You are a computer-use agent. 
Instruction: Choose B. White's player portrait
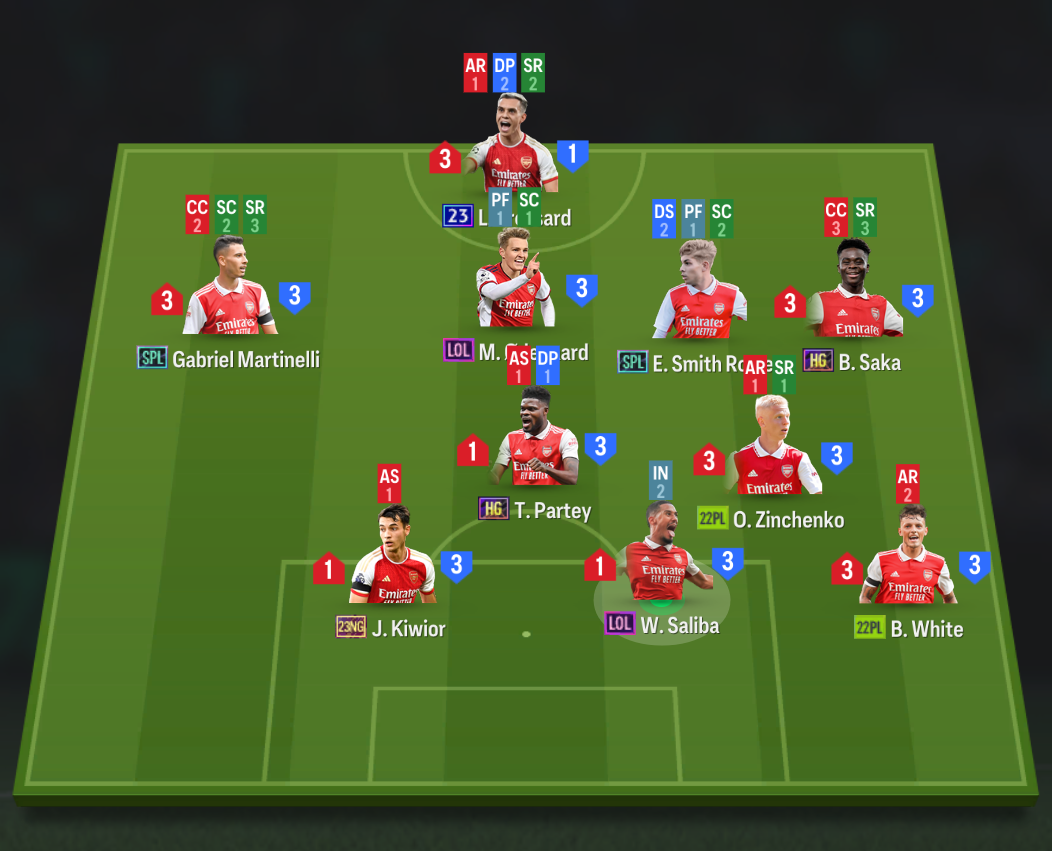[x=909, y=560]
